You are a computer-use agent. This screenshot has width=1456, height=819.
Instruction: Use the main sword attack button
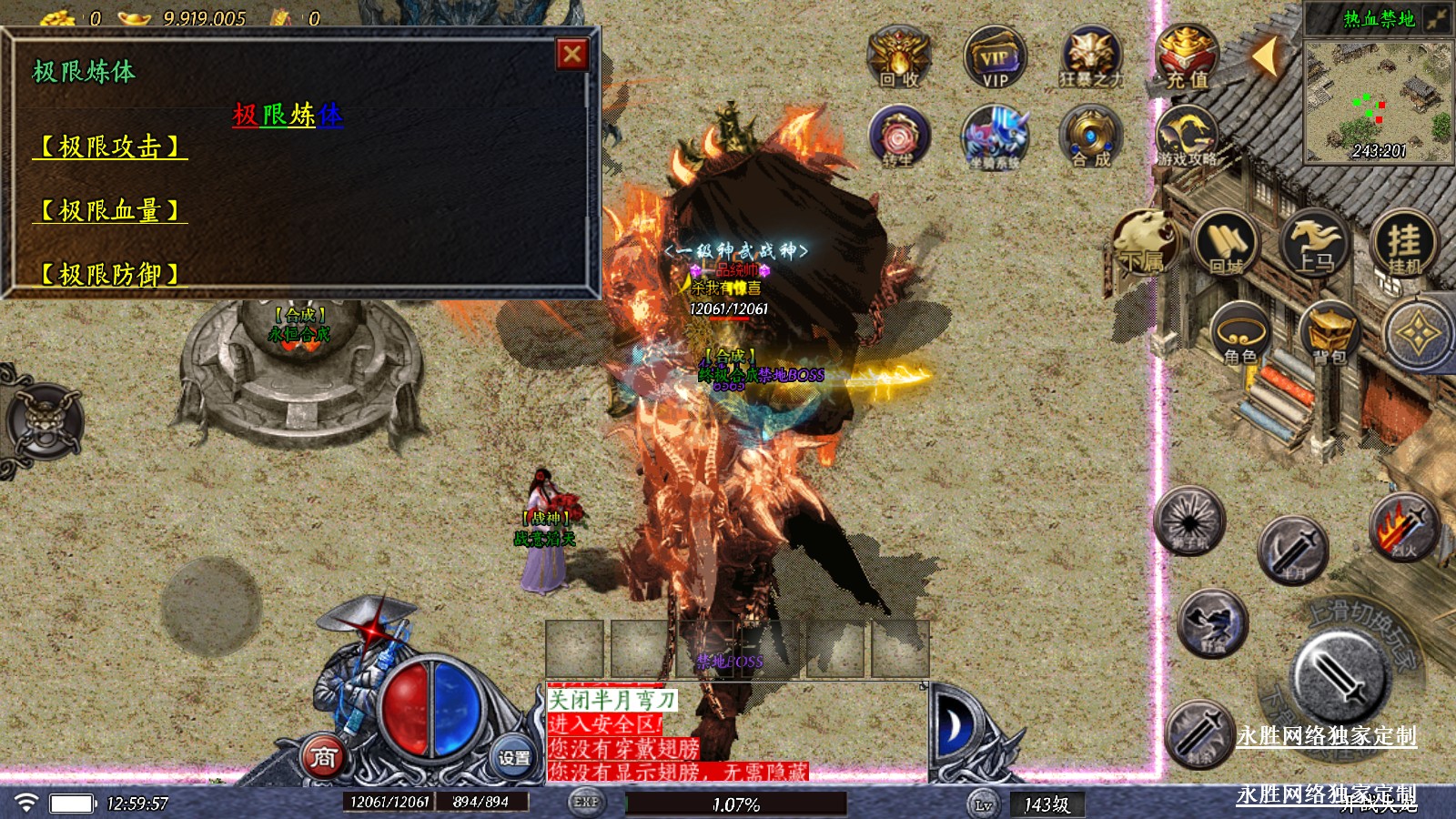(x=1342, y=675)
